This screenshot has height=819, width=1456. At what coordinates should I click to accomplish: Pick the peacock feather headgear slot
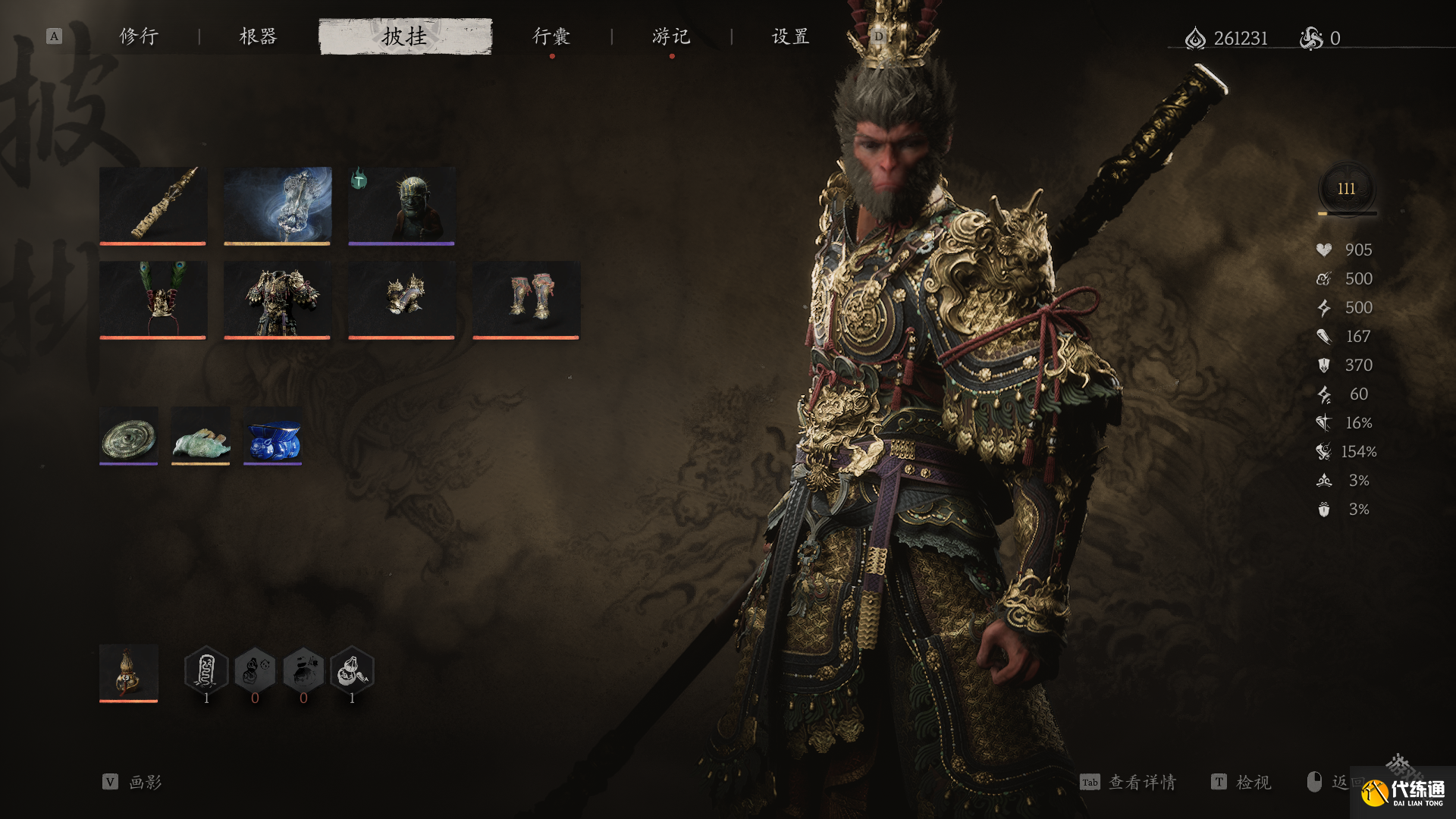coord(152,299)
